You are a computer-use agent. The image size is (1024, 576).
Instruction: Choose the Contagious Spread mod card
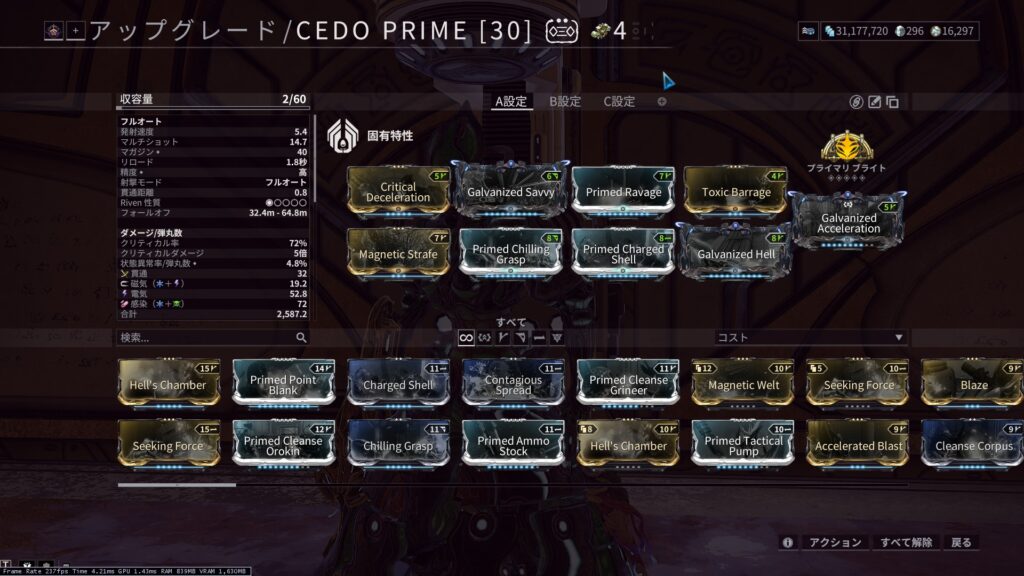[x=513, y=385]
